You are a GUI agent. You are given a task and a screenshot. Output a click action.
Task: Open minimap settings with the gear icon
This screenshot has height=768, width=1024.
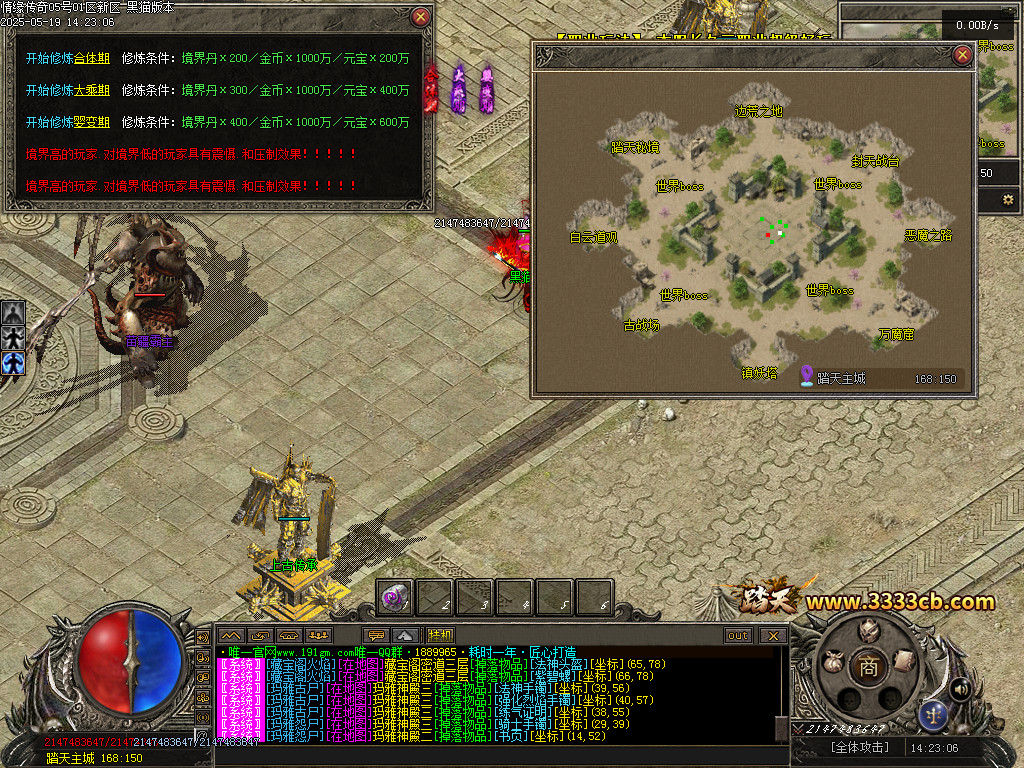[x=1007, y=200]
